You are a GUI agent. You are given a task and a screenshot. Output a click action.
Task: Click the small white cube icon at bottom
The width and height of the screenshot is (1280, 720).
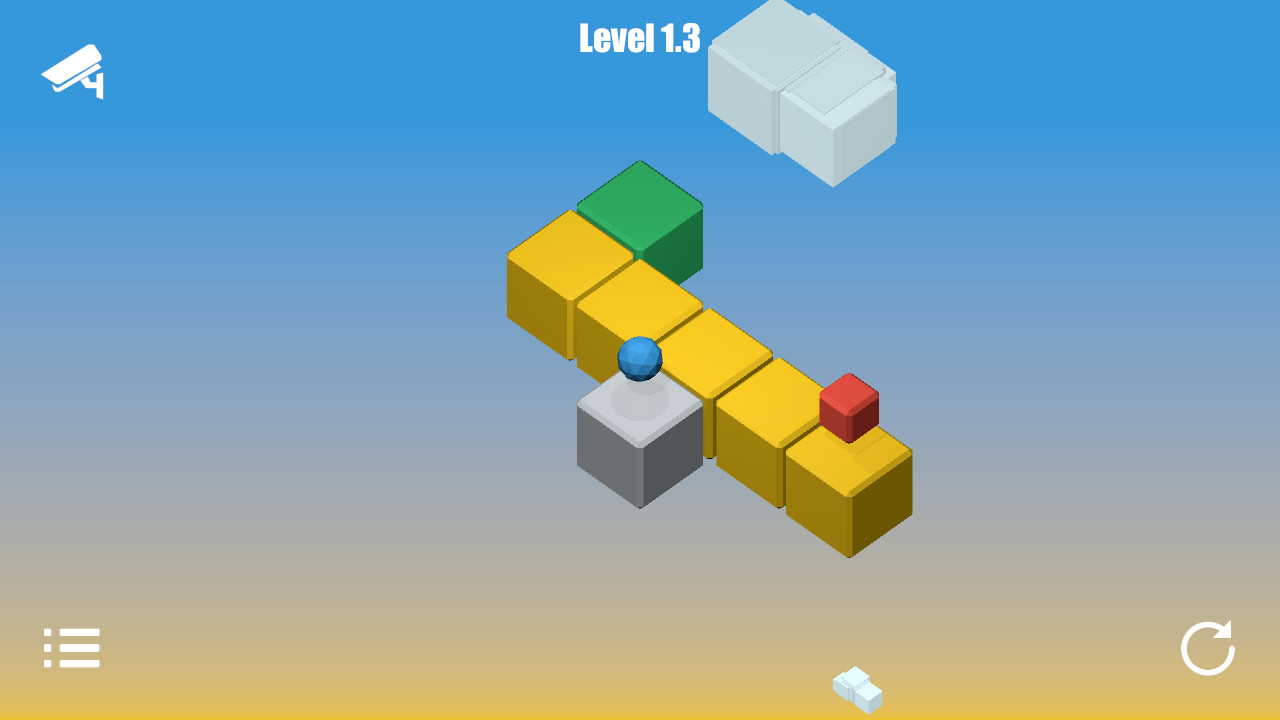(x=855, y=688)
